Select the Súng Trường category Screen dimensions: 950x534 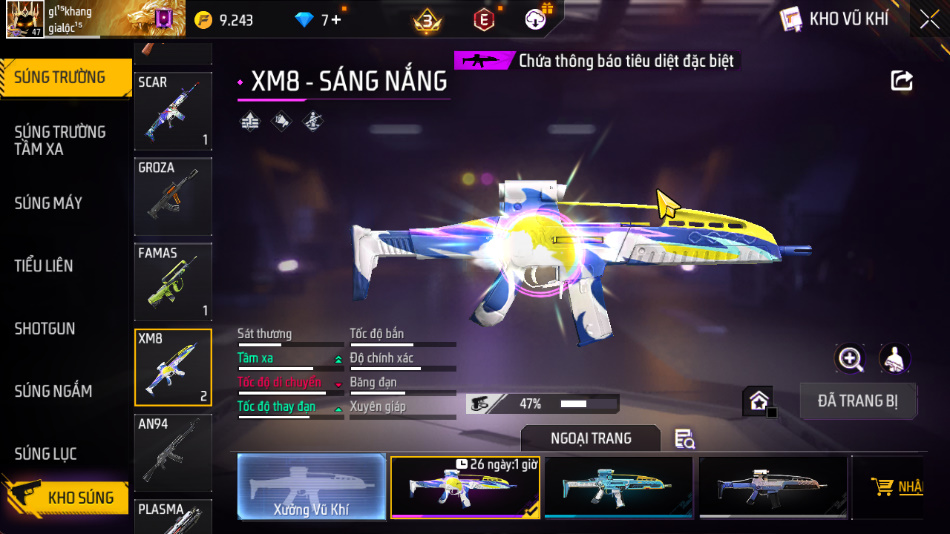pyautogui.click(x=62, y=77)
